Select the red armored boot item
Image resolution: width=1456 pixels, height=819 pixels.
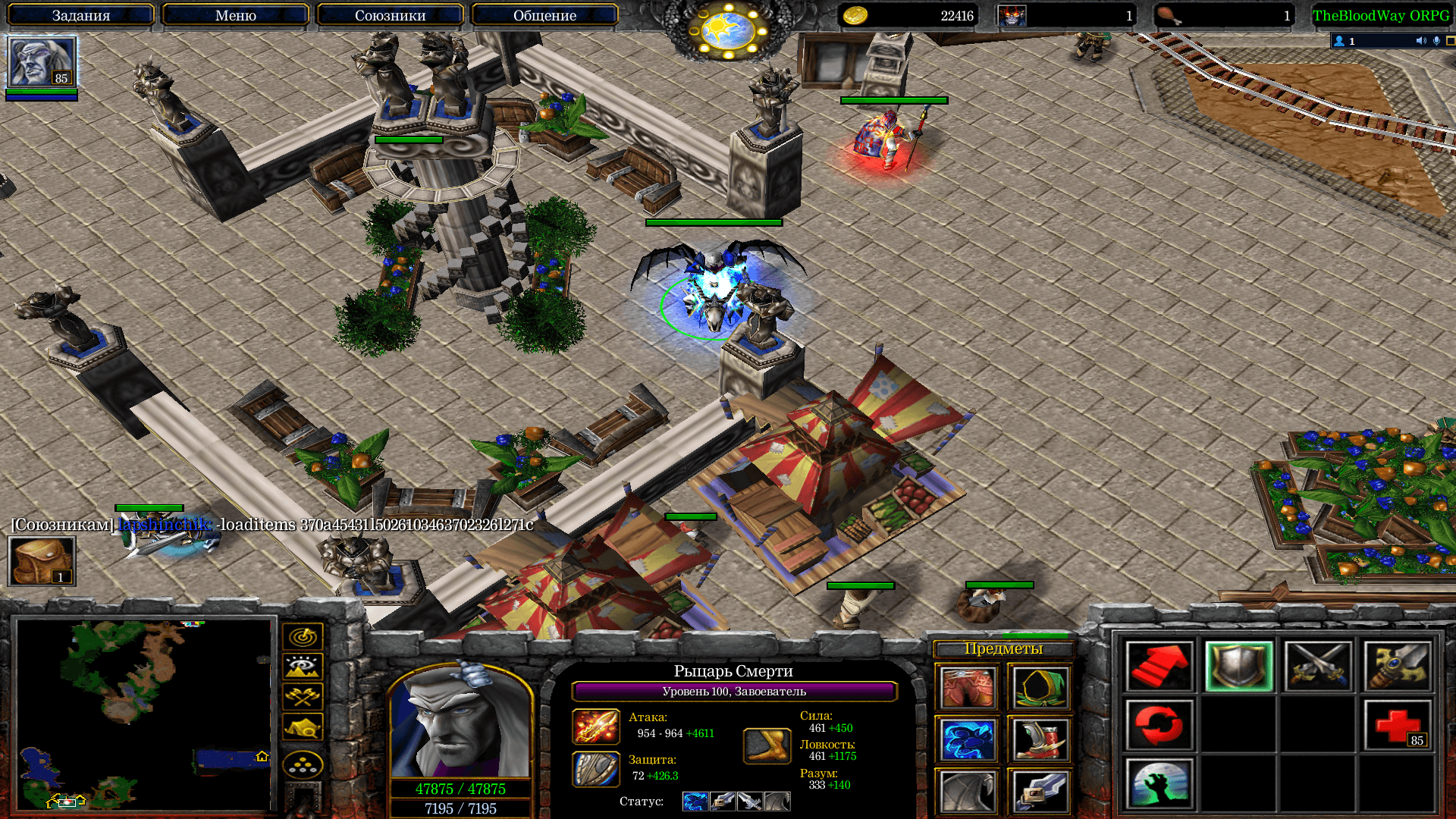point(1039,740)
